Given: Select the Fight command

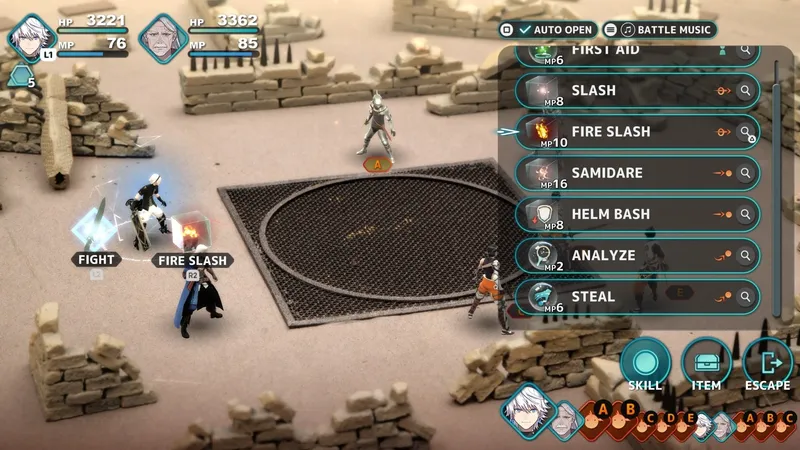Looking at the screenshot, I should tap(96, 260).
